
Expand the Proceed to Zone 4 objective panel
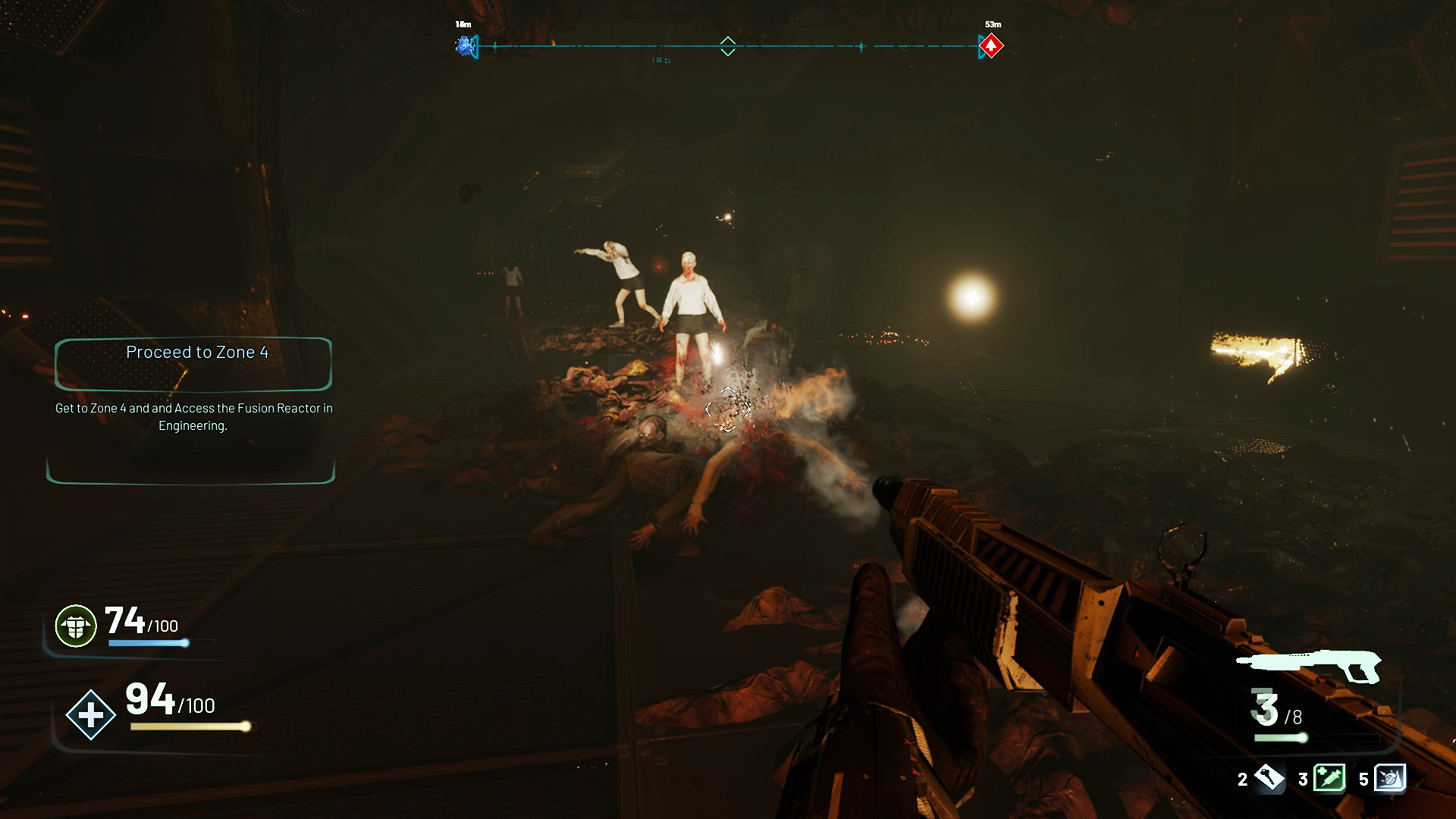(193, 364)
